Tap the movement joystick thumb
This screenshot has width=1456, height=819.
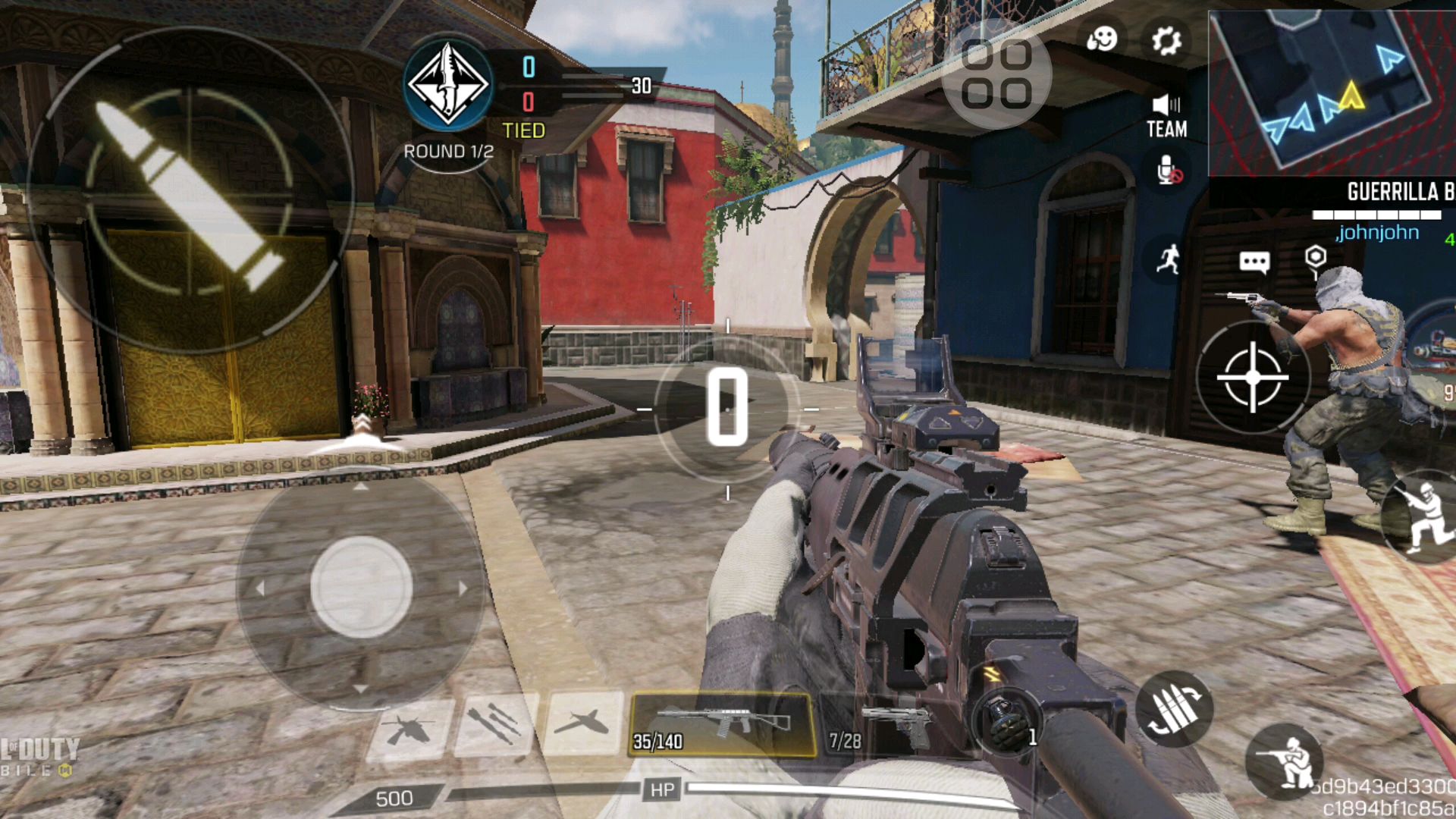(361, 587)
